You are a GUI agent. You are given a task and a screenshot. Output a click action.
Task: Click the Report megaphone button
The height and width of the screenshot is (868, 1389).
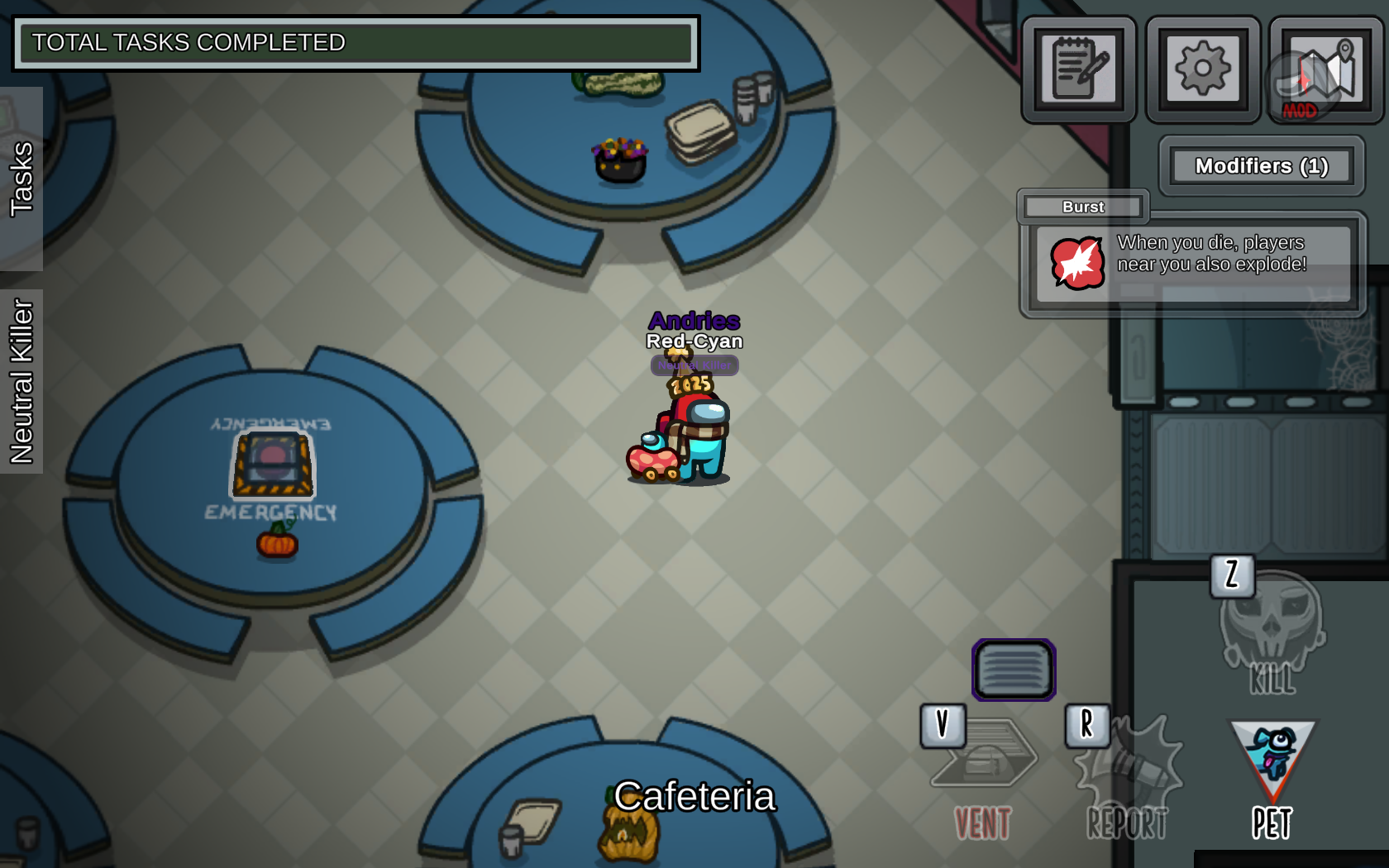point(1128,777)
